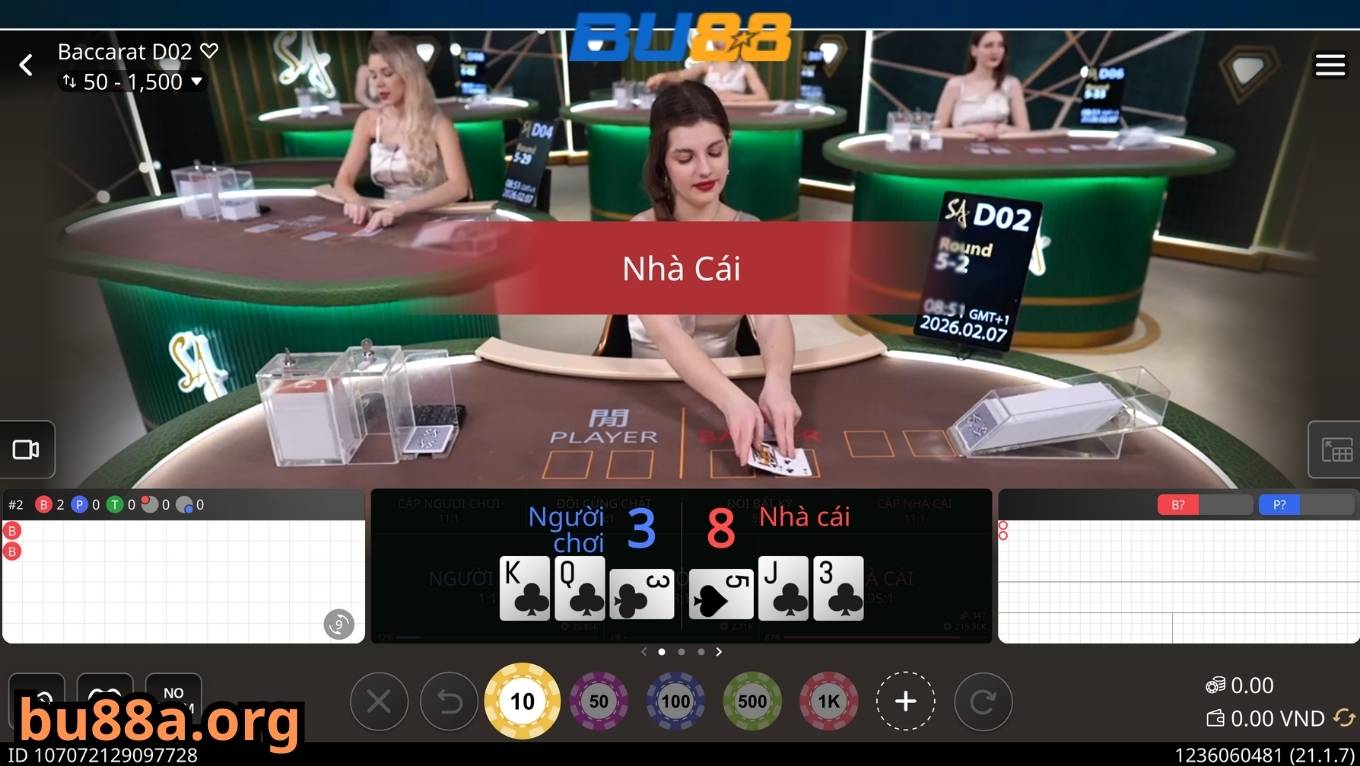1360x766 pixels.
Task: Cancel all bets with X button
Action: point(378,701)
